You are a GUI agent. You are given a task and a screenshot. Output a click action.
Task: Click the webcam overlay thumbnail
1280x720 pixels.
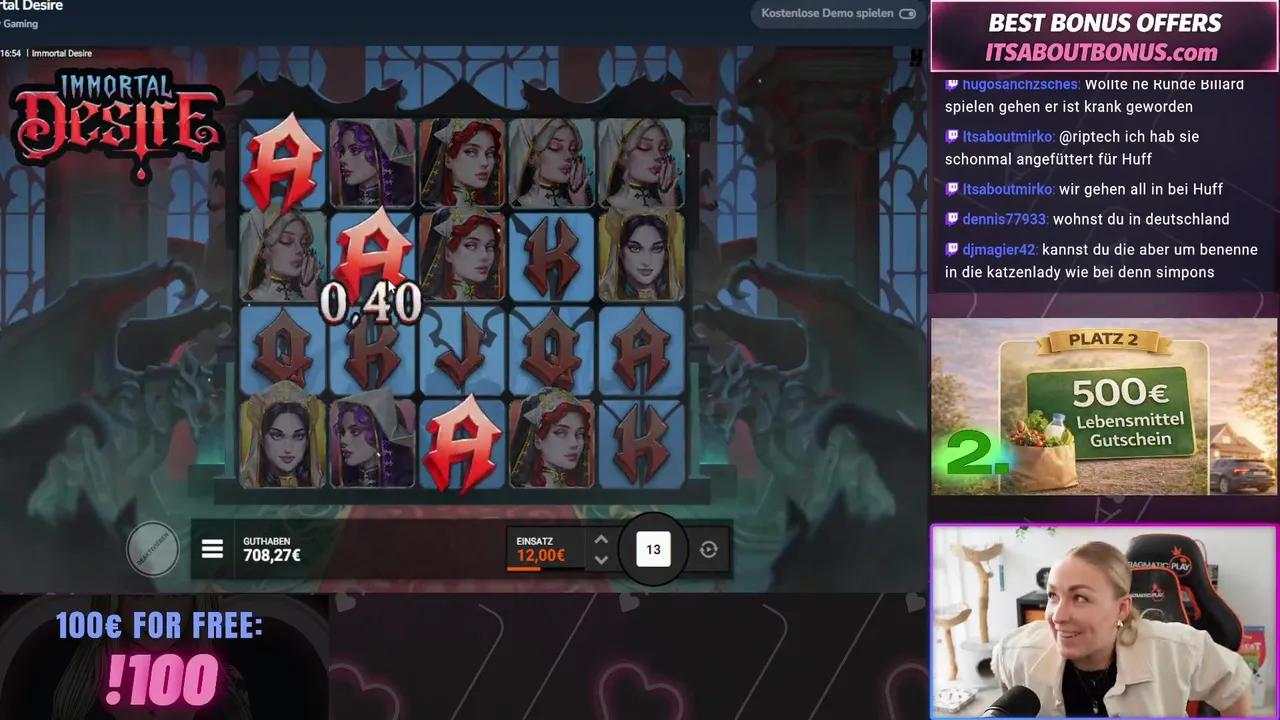tap(1103, 622)
